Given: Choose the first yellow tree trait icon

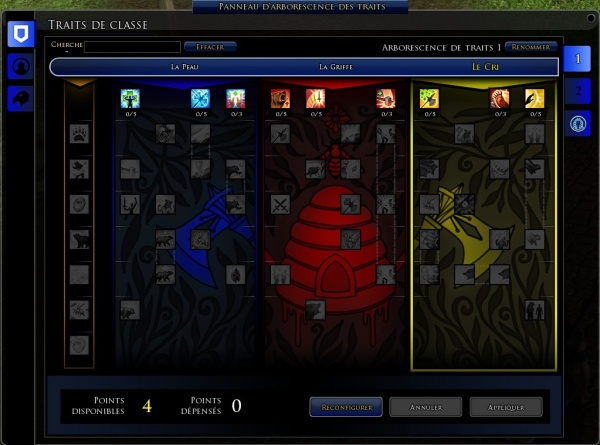Looking at the screenshot, I should click(x=429, y=98).
